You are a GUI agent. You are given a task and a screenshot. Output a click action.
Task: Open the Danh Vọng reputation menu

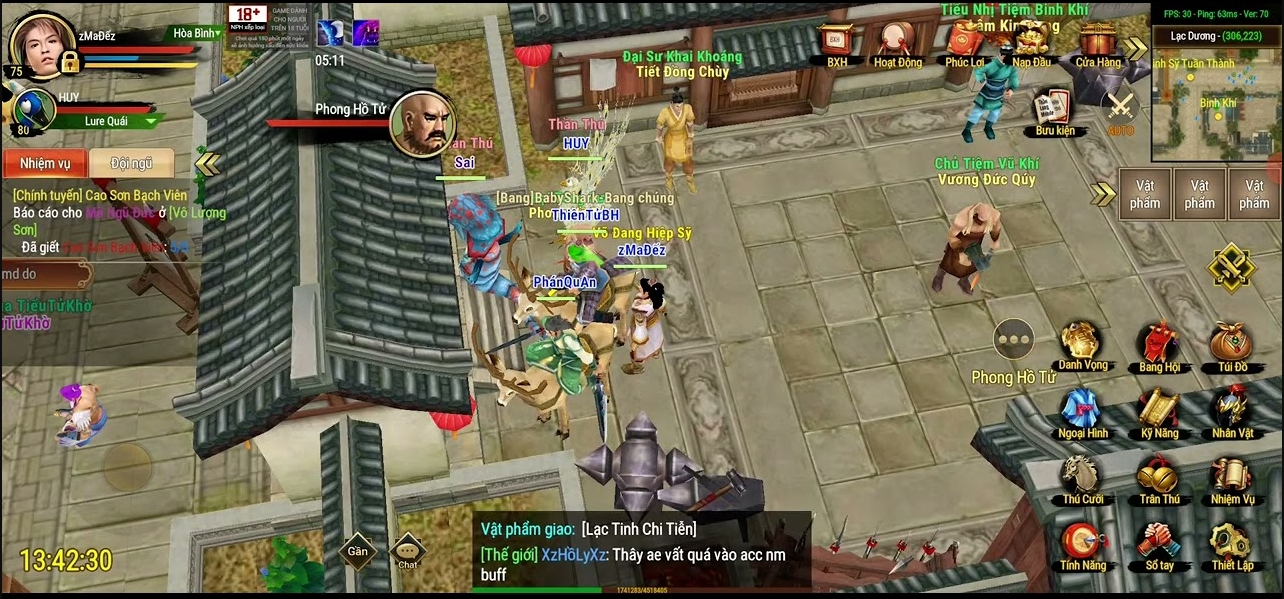[x=1083, y=344]
